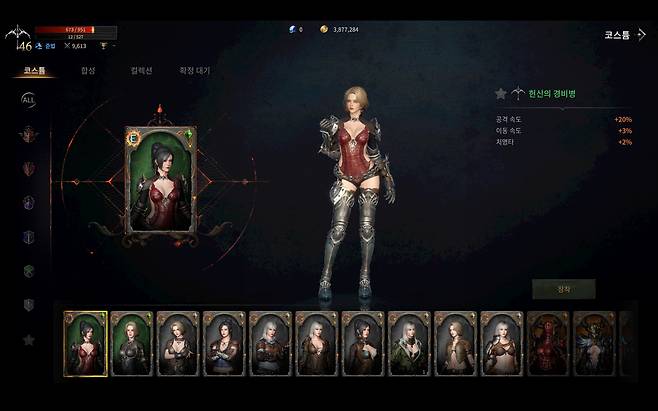Select the ALL filter icon

(x=28, y=99)
